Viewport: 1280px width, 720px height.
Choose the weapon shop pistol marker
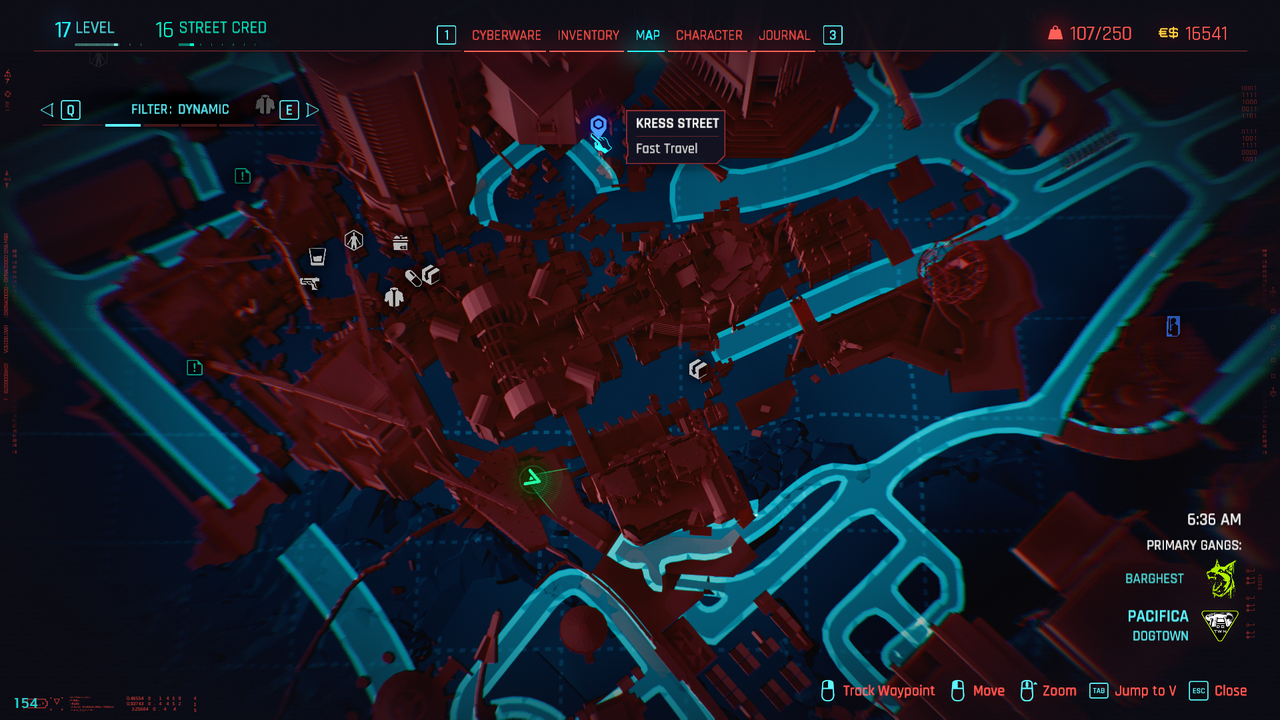pyautogui.click(x=310, y=283)
